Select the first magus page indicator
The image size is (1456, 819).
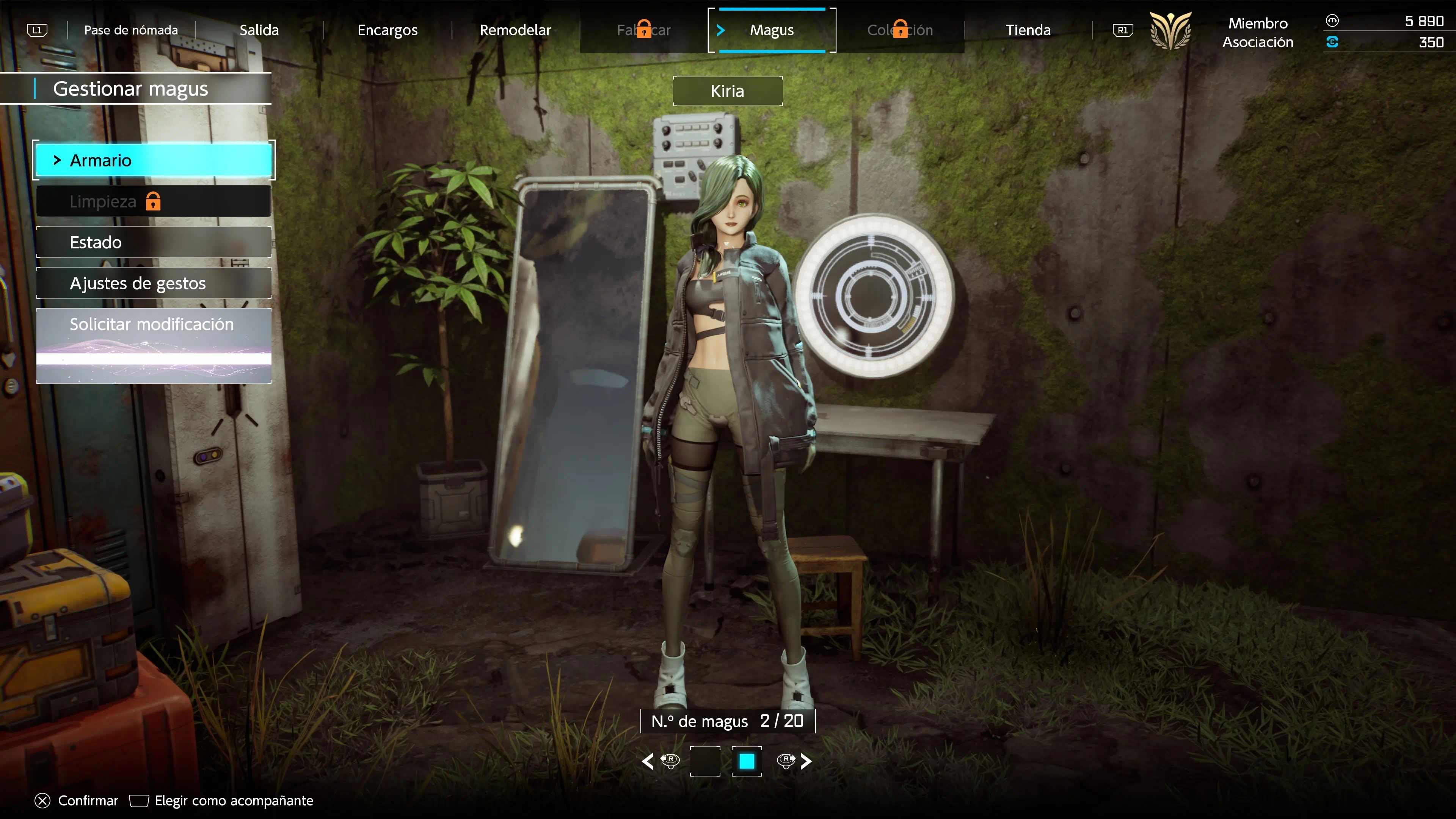click(x=705, y=761)
